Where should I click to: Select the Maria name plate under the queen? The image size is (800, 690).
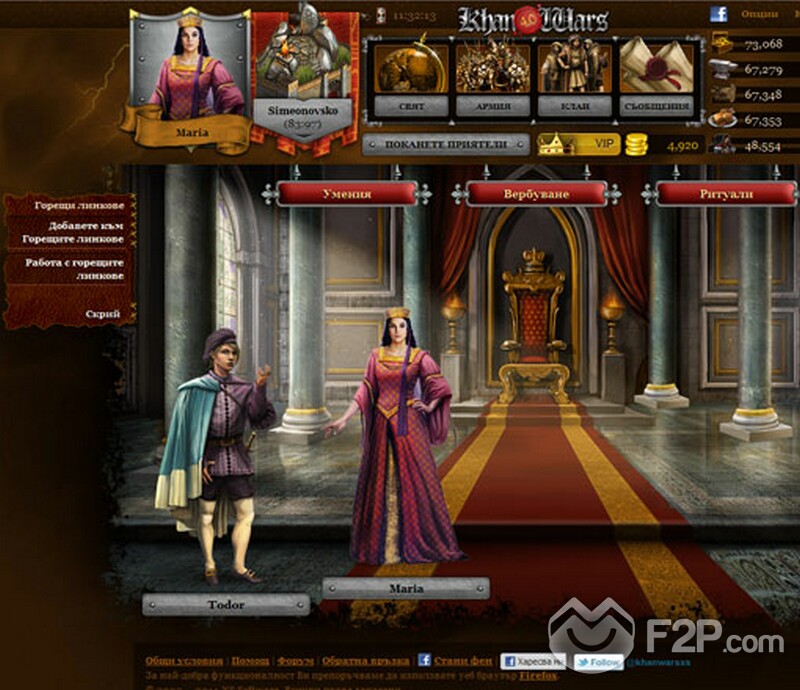[404, 589]
